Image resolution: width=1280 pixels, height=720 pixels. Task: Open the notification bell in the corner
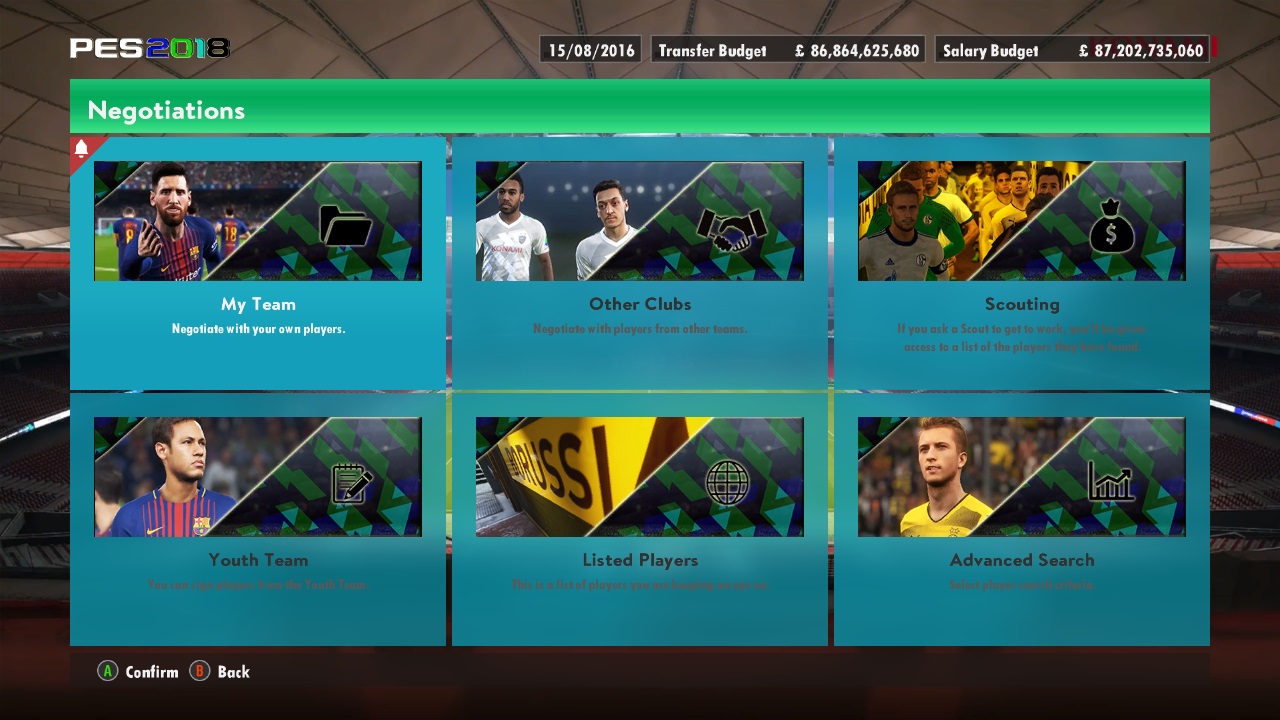(x=82, y=146)
